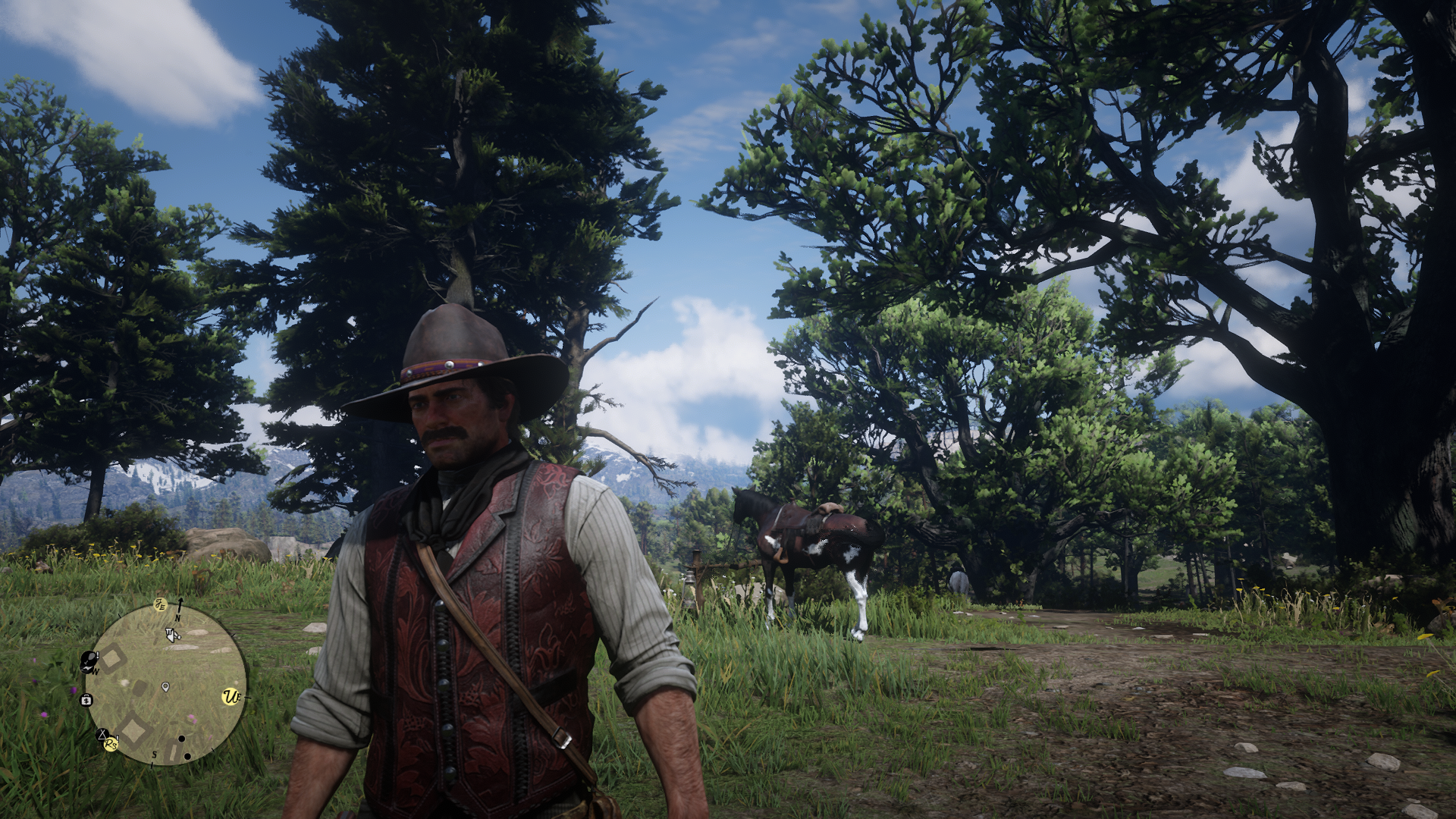Choose the yellow RS mission marker
Image resolution: width=1456 pixels, height=819 pixels.
pos(111,744)
